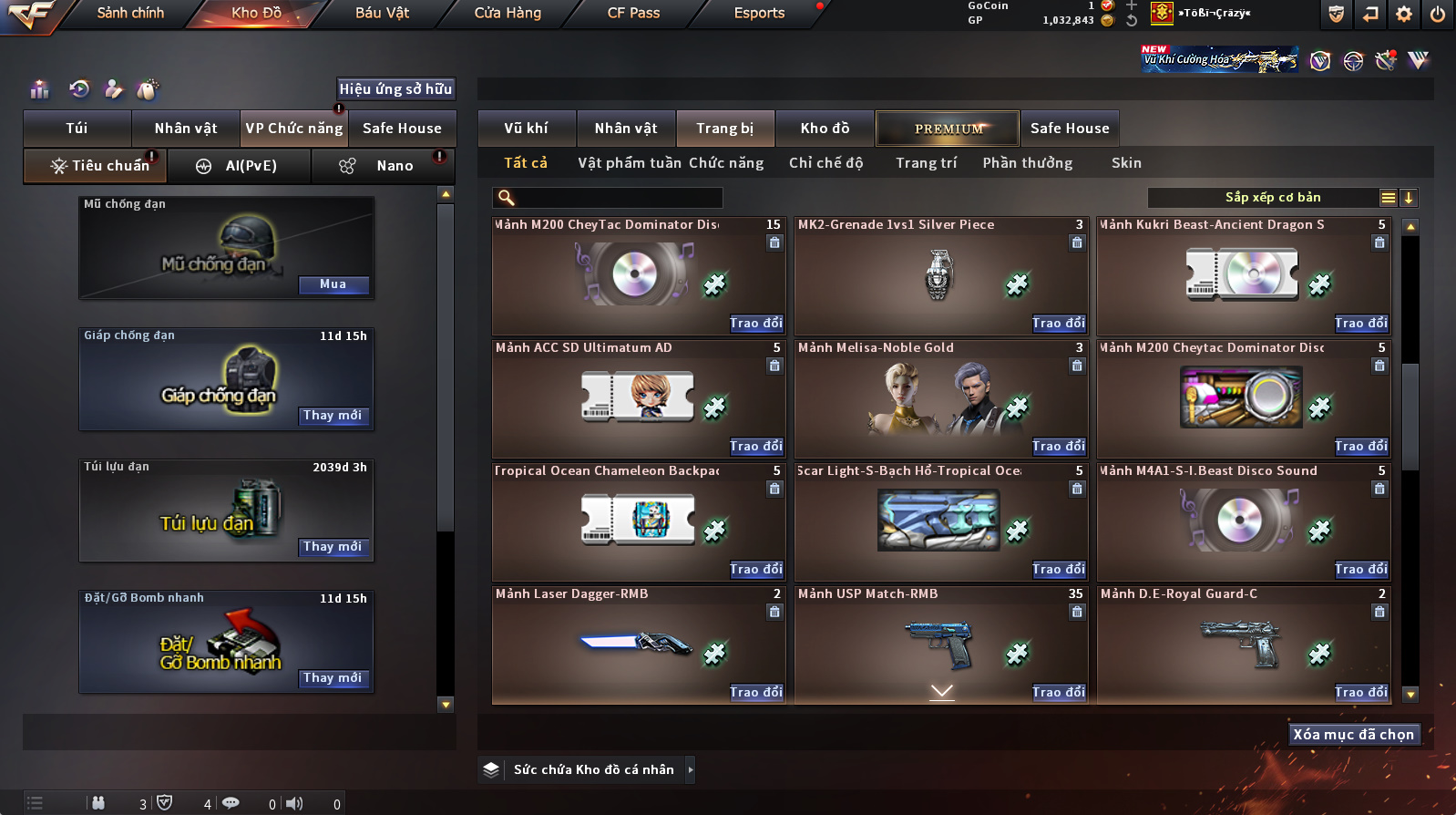Viewport: 1456px width, 815px height.
Task: Exchange the Mảnh Melisa-Noble Gold item
Action: (1059, 446)
